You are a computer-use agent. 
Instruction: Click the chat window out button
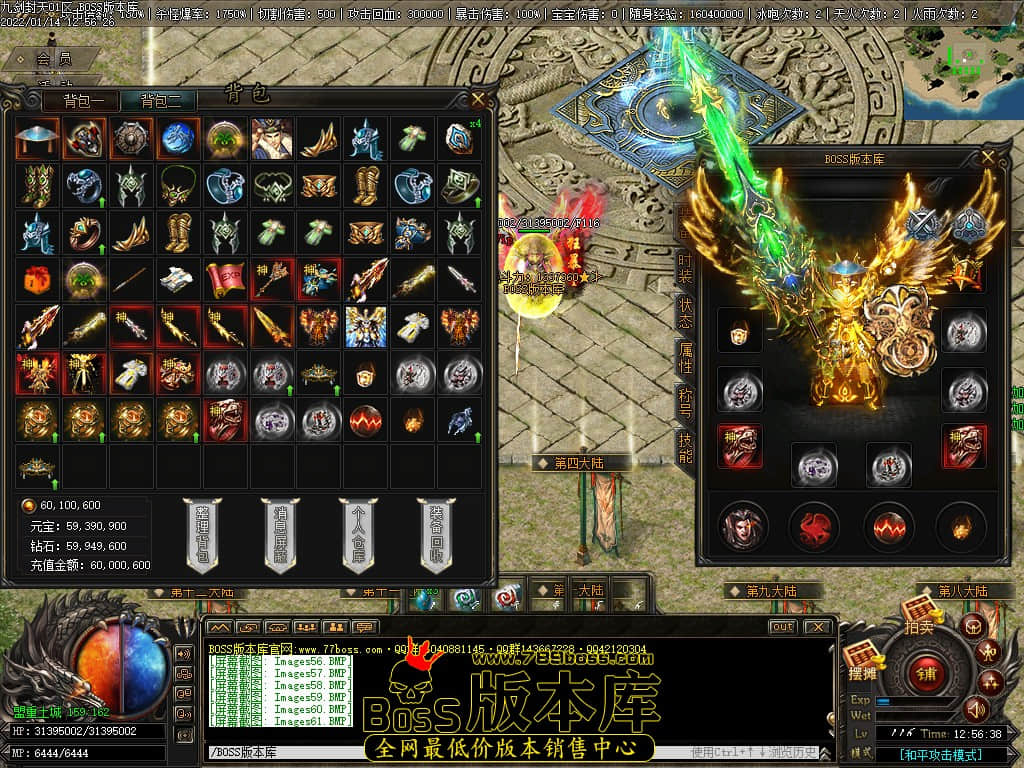click(x=782, y=627)
